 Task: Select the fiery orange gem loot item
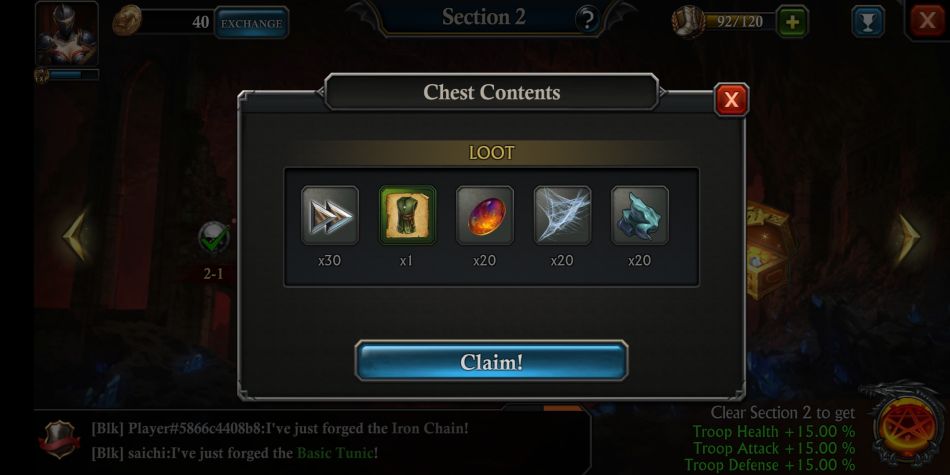485,216
